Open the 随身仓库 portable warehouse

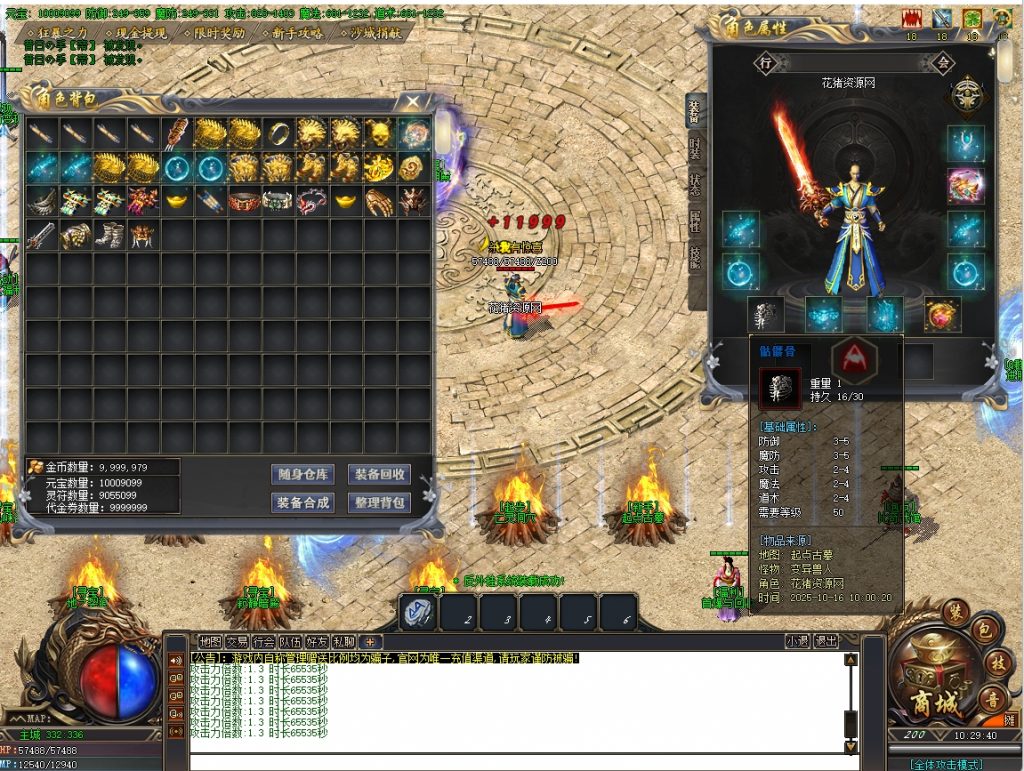(x=302, y=474)
